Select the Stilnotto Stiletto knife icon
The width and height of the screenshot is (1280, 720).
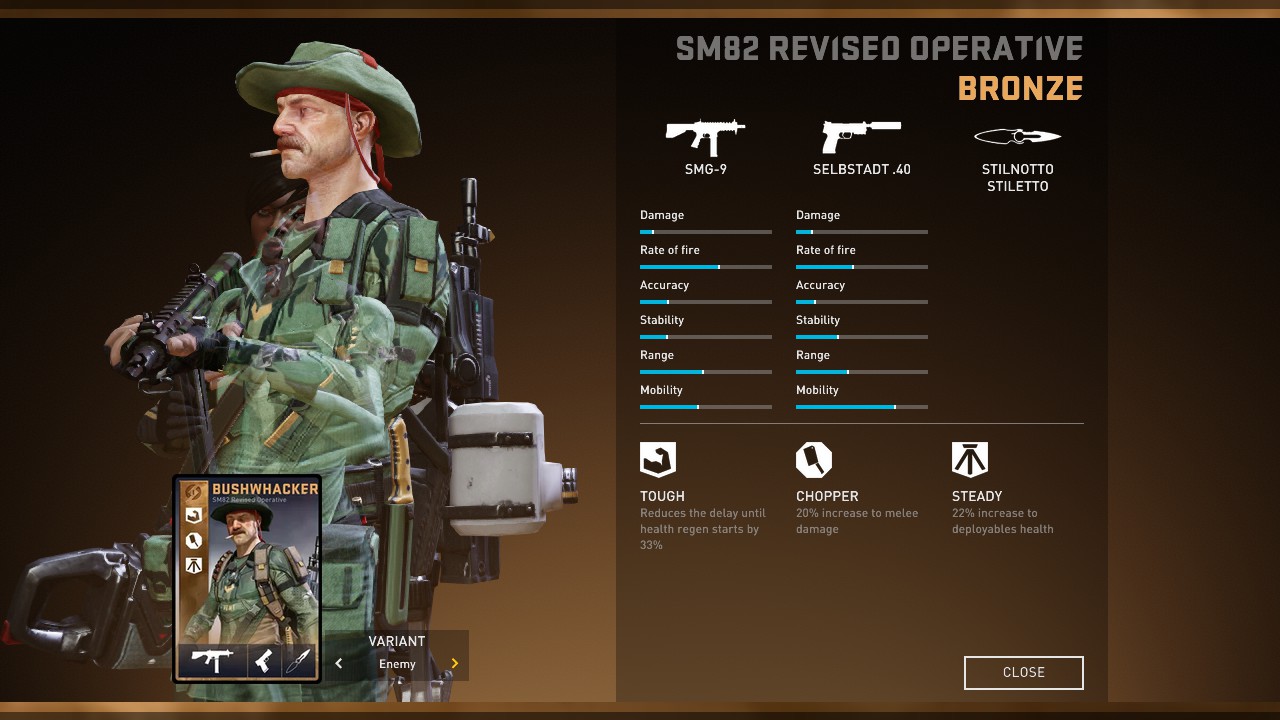click(x=1017, y=137)
